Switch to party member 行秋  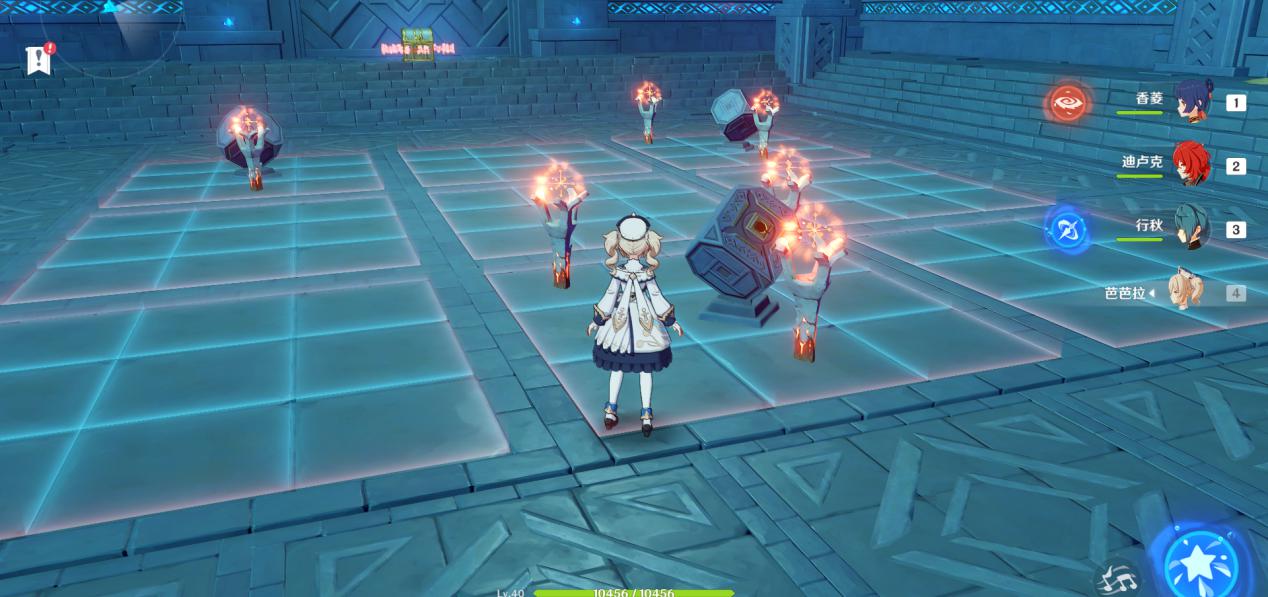1191,229
